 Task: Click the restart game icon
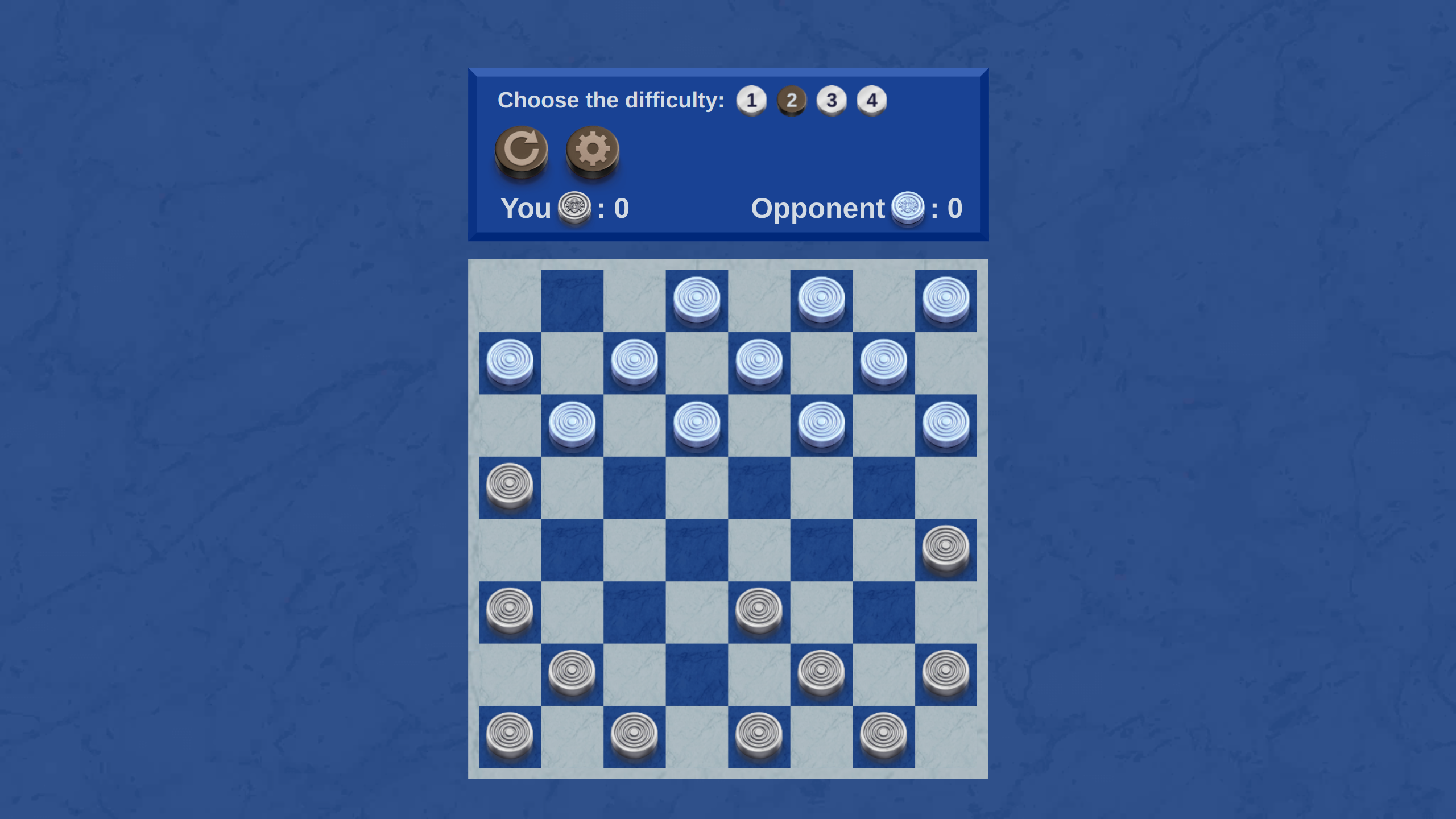click(521, 150)
